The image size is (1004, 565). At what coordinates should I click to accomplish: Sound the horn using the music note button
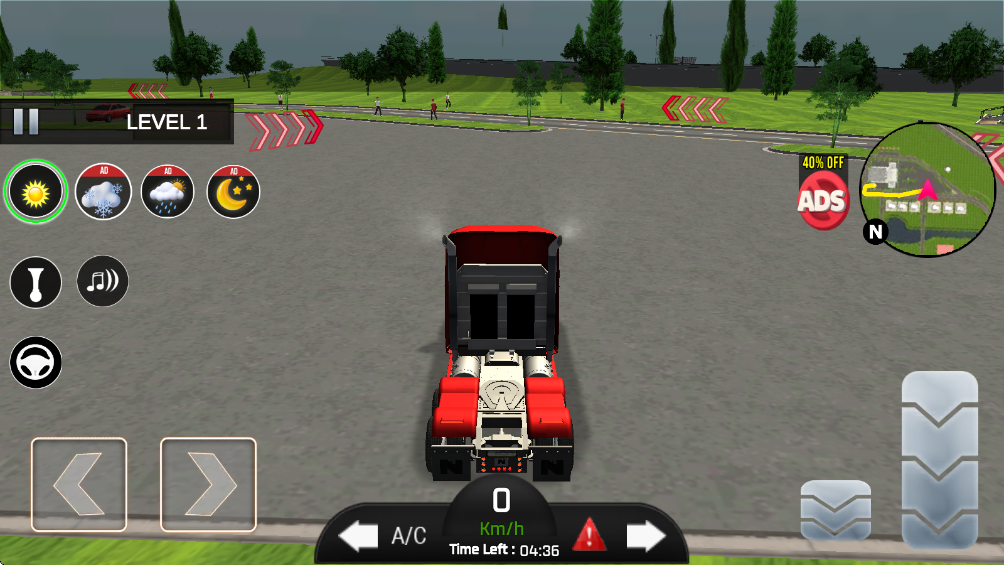(102, 281)
